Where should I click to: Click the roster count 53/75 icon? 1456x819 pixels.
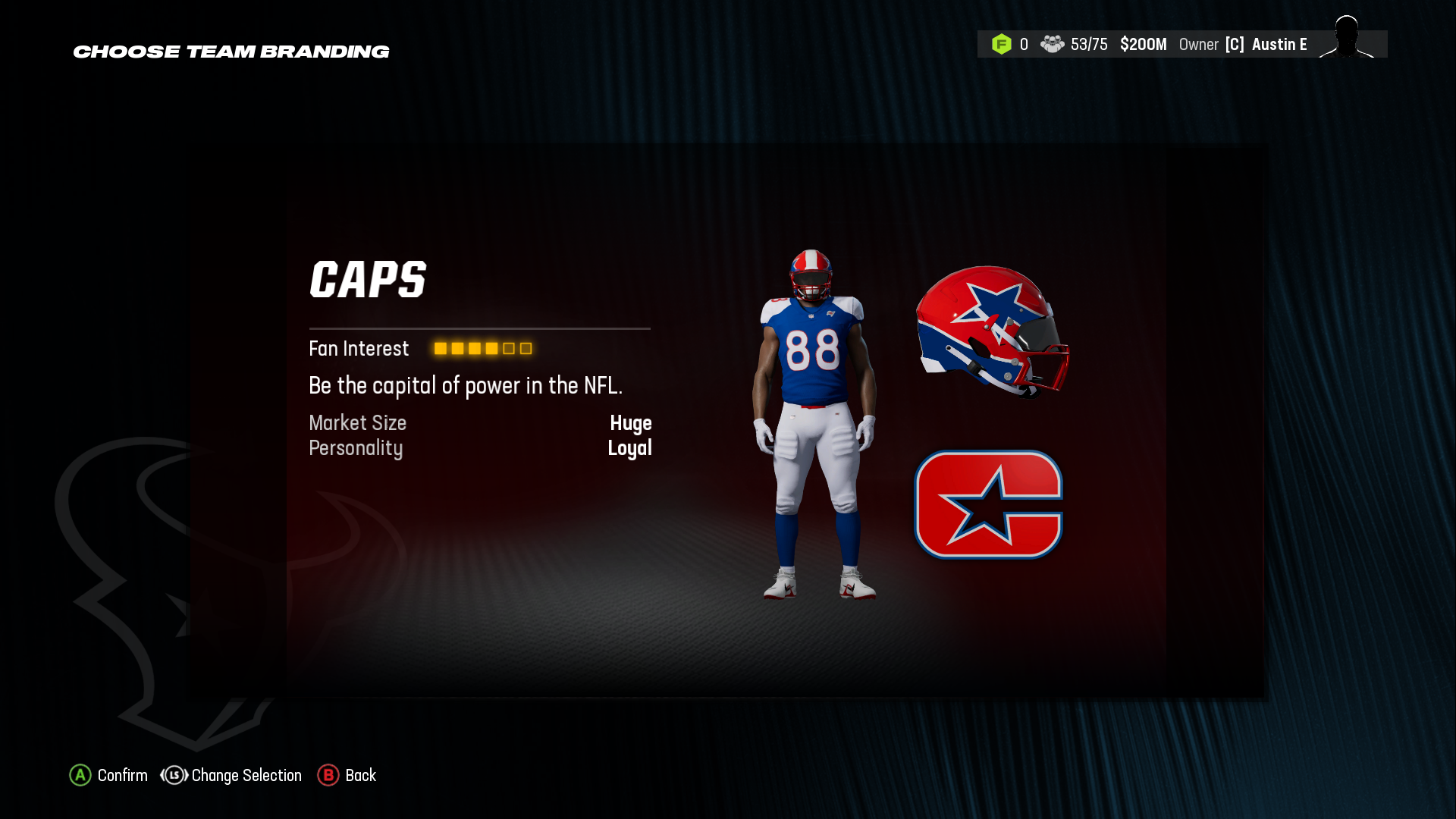pos(1053,44)
